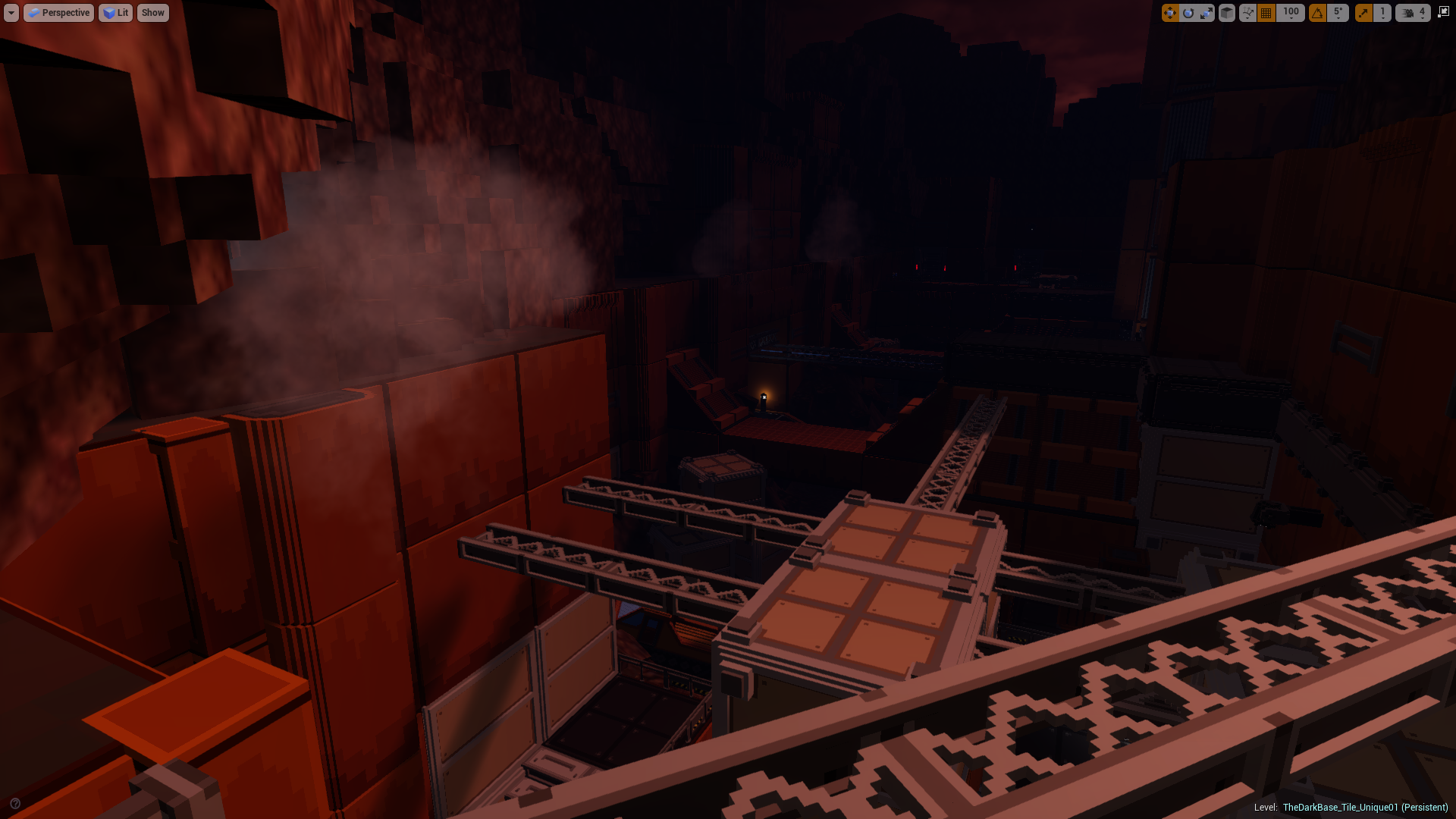Open the Show flags menu

[152, 12]
